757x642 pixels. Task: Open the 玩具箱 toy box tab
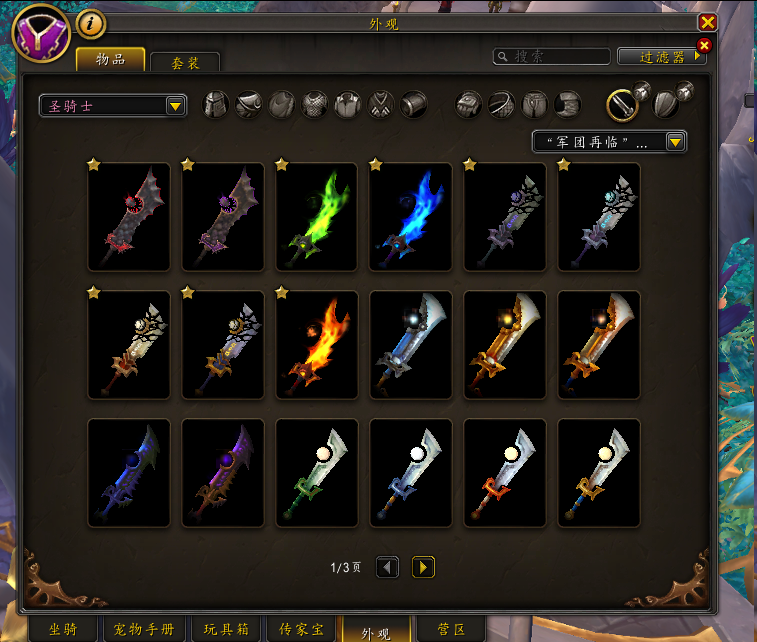pos(224,630)
